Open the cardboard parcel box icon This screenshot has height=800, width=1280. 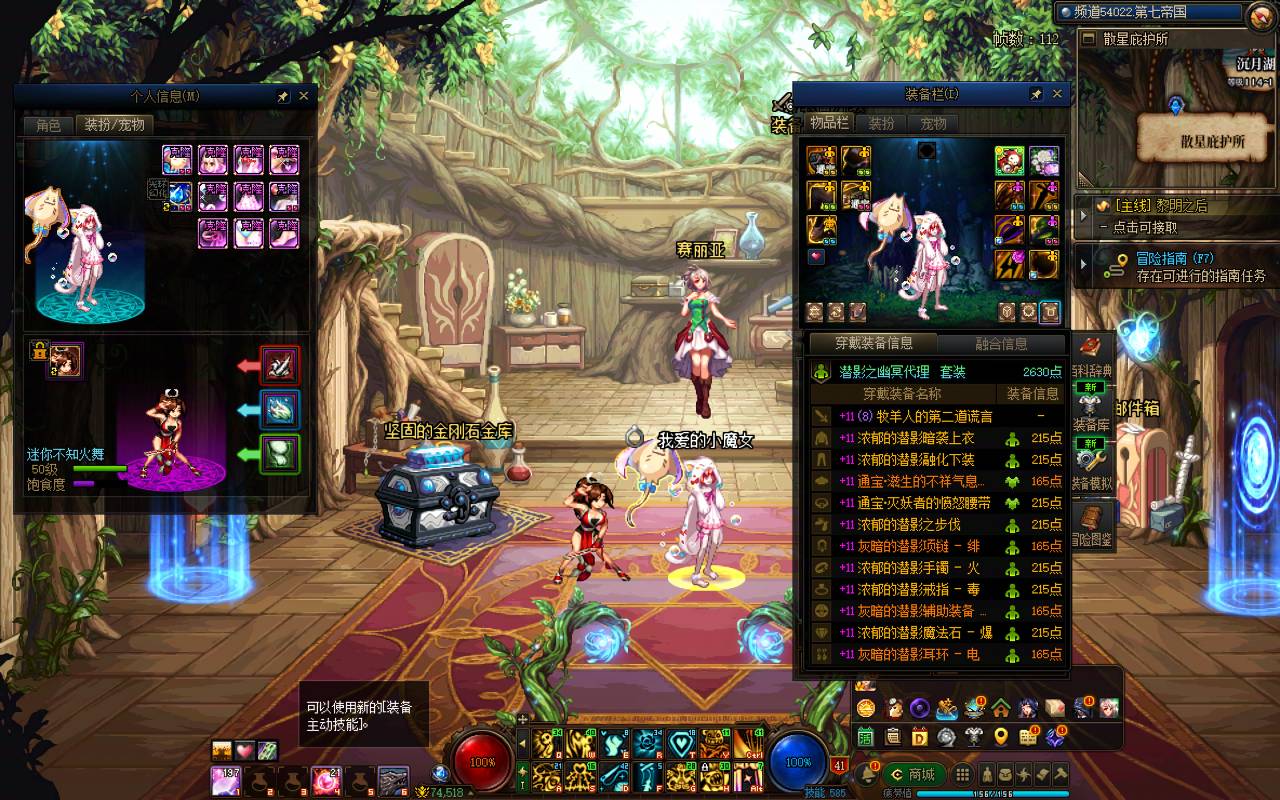pyautogui.click(x=1054, y=708)
